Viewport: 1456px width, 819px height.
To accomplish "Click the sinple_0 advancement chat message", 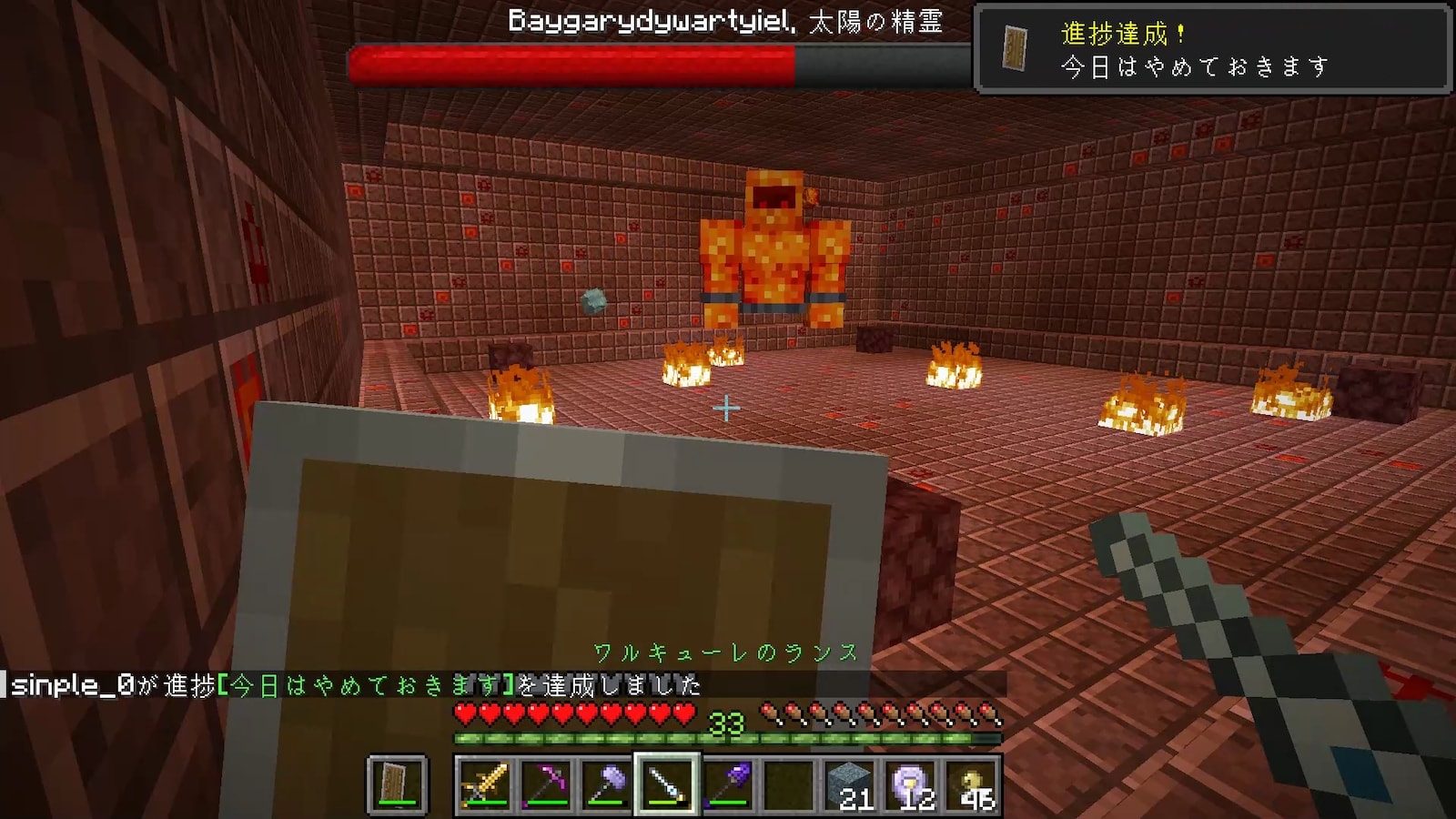I will click(355, 685).
